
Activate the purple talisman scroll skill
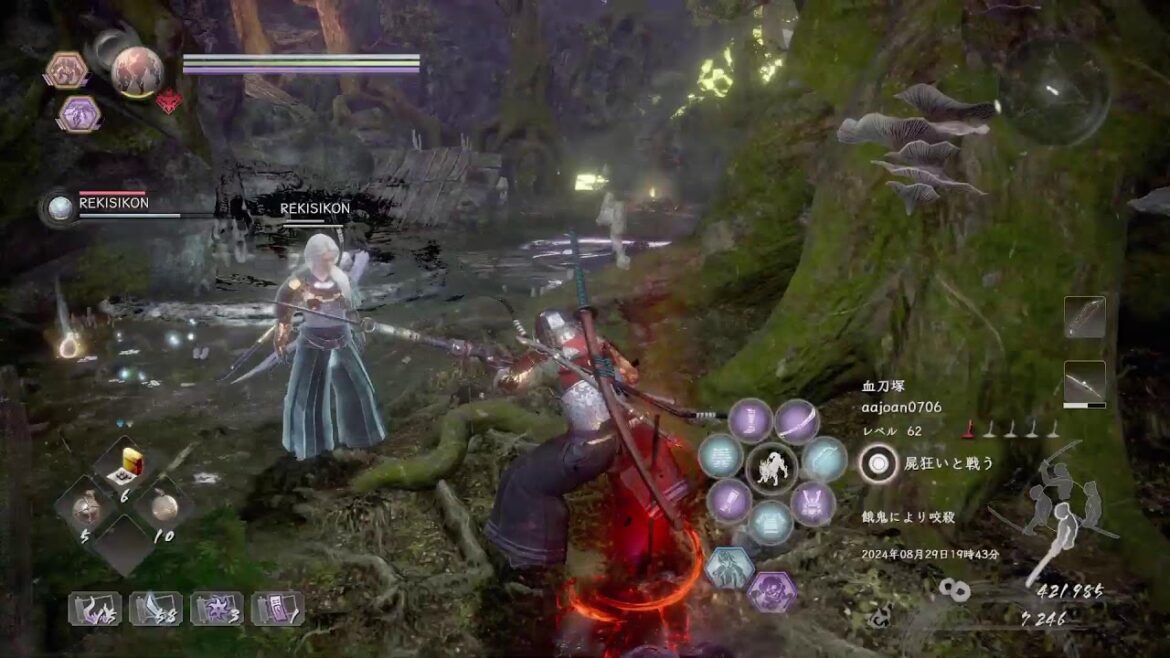[277, 608]
